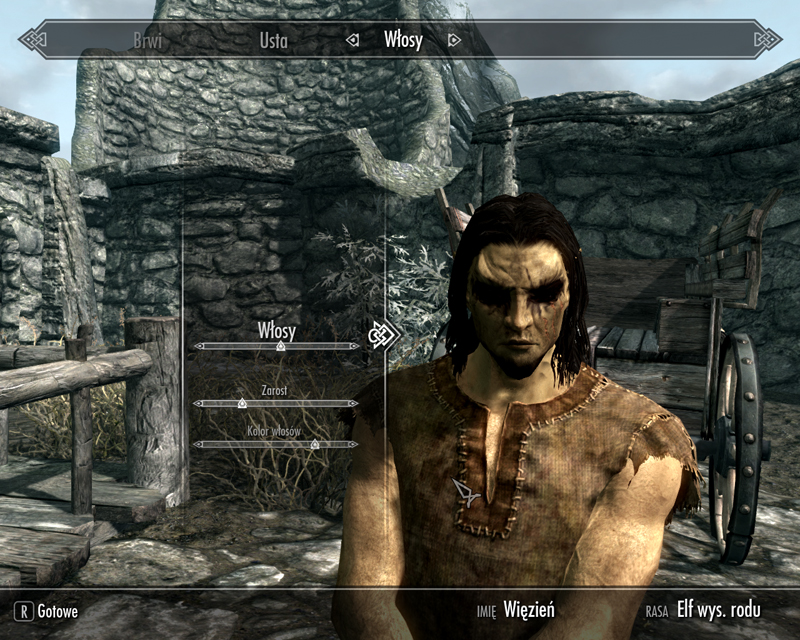Click the left arrow beside Włosy tab
800x640 pixels.
point(351,40)
